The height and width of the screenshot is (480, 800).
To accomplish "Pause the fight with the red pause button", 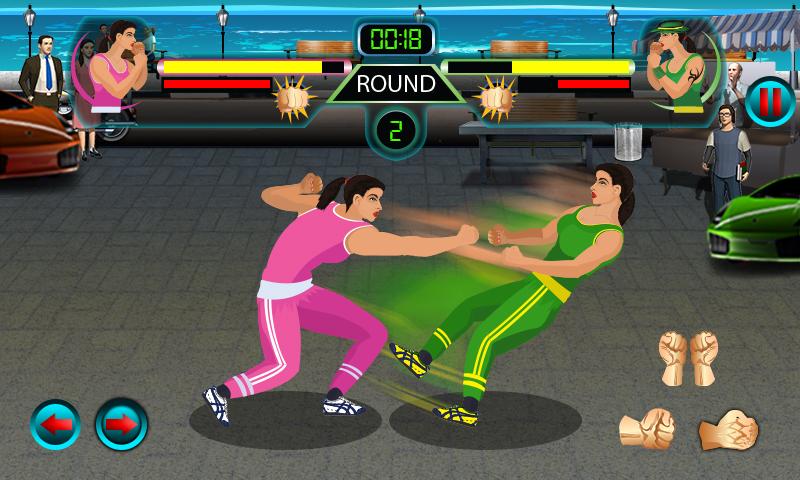I will (x=767, y=102).
